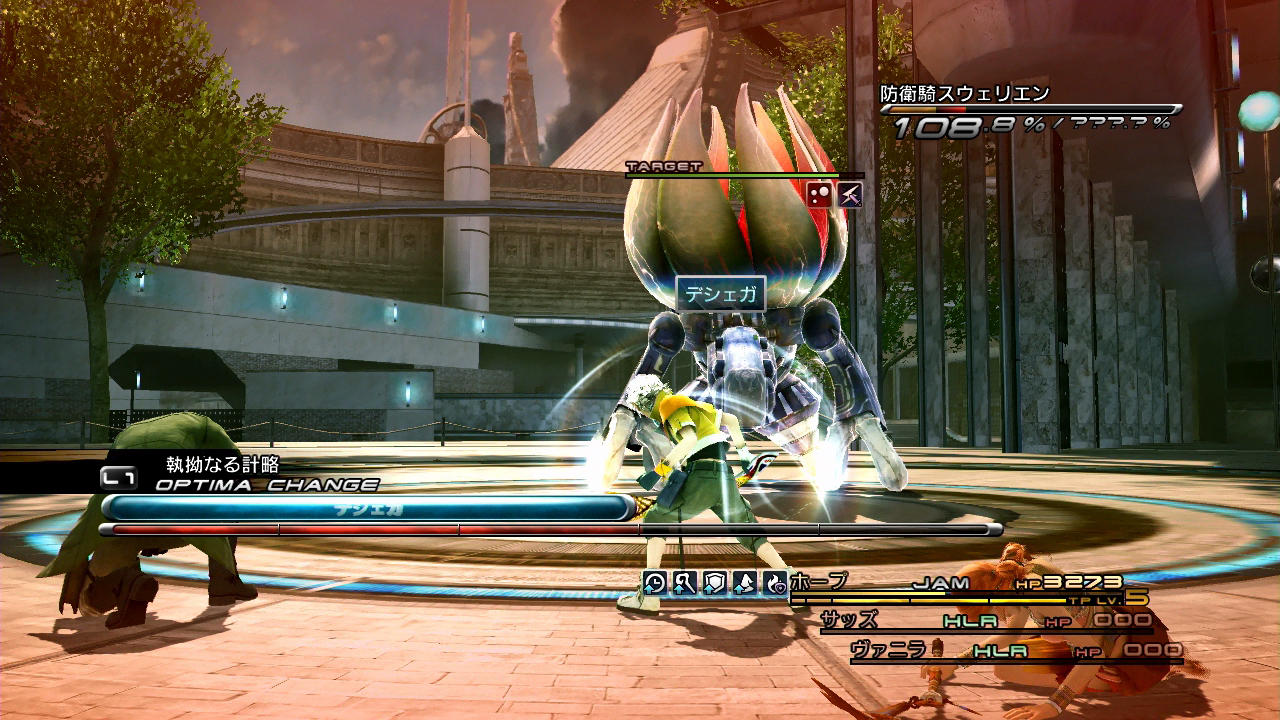Screen dimensions: 1280x720
Task: Inspect the red bubbles debuff icon on target
Action: click(819, 194)
